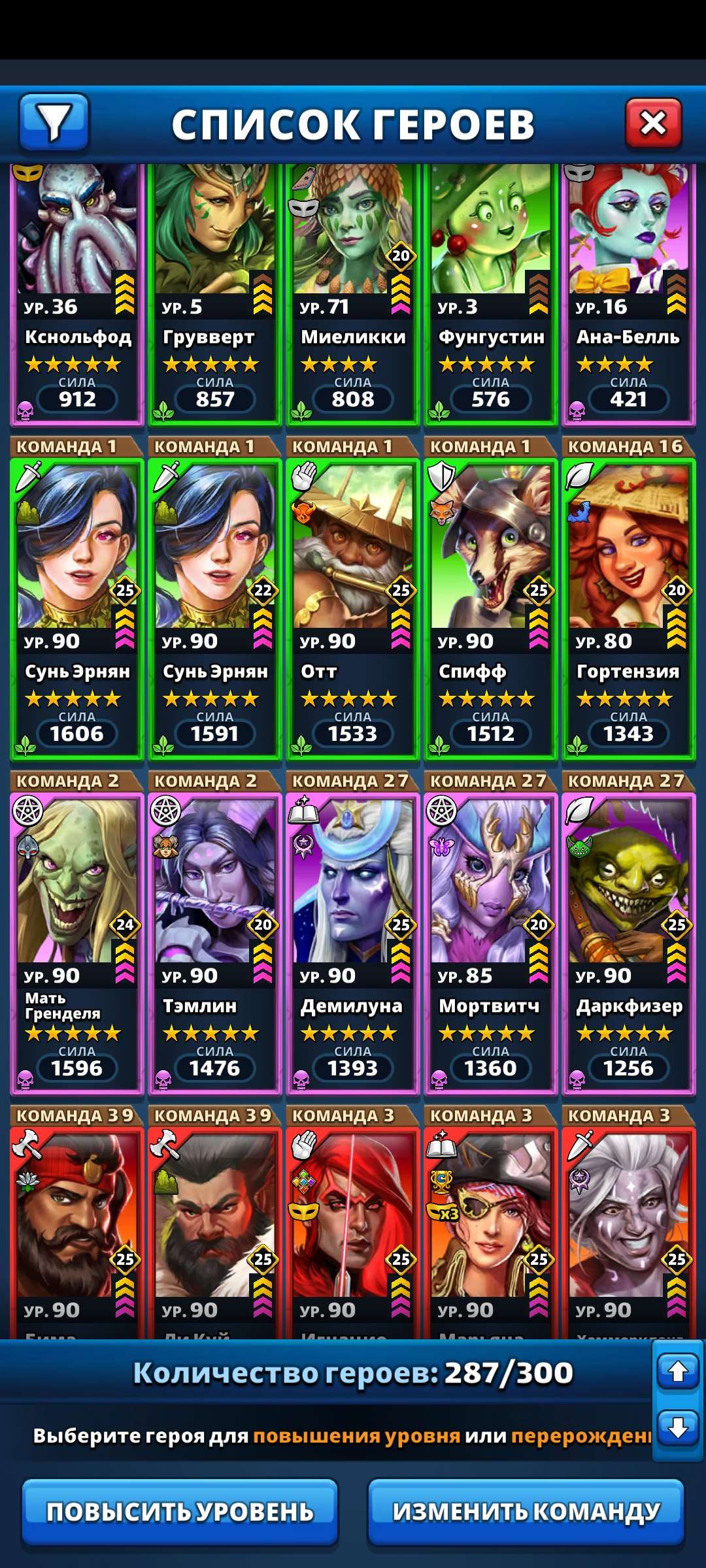
Task: Select the Даркфизер hero card
Action: coord(628,943)
